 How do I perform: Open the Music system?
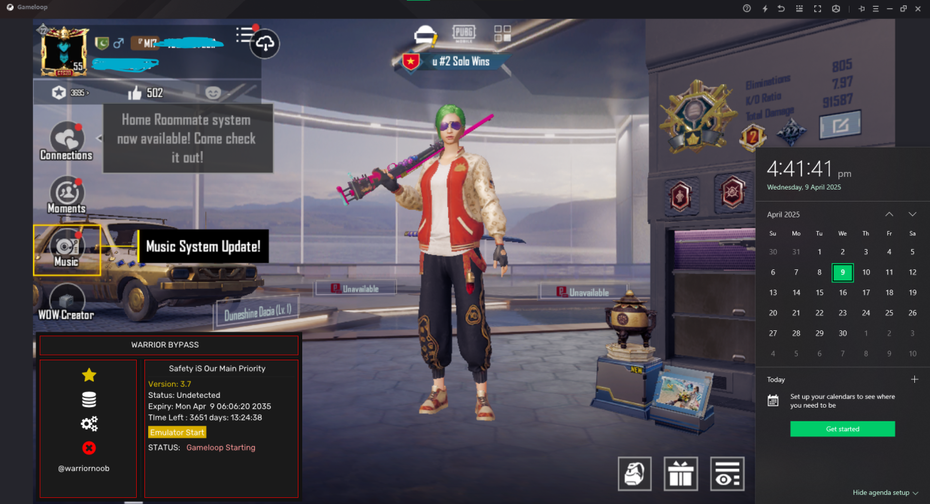[x=66, y=248]
